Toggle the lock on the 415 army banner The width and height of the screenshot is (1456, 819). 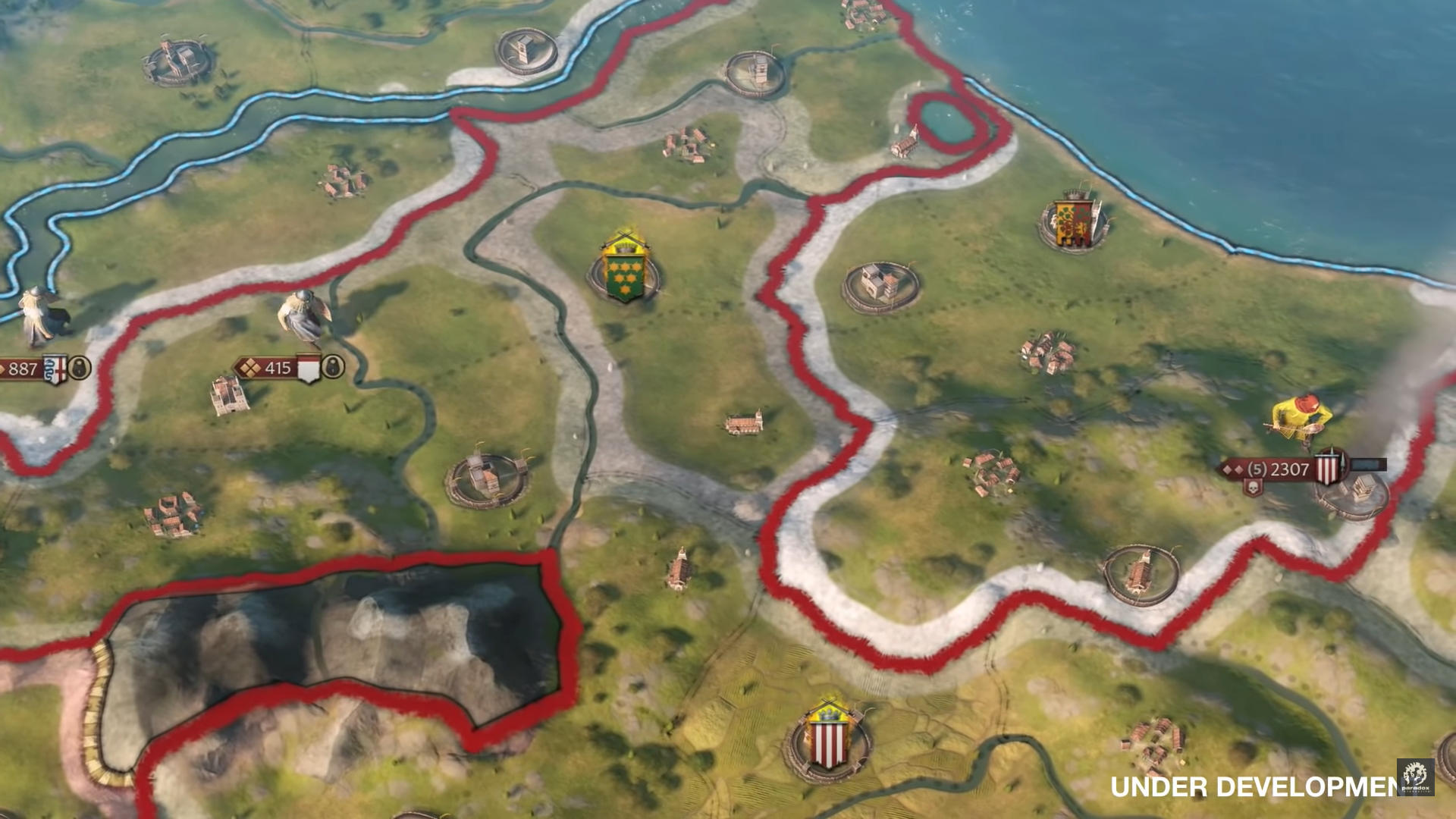(334, 366)
